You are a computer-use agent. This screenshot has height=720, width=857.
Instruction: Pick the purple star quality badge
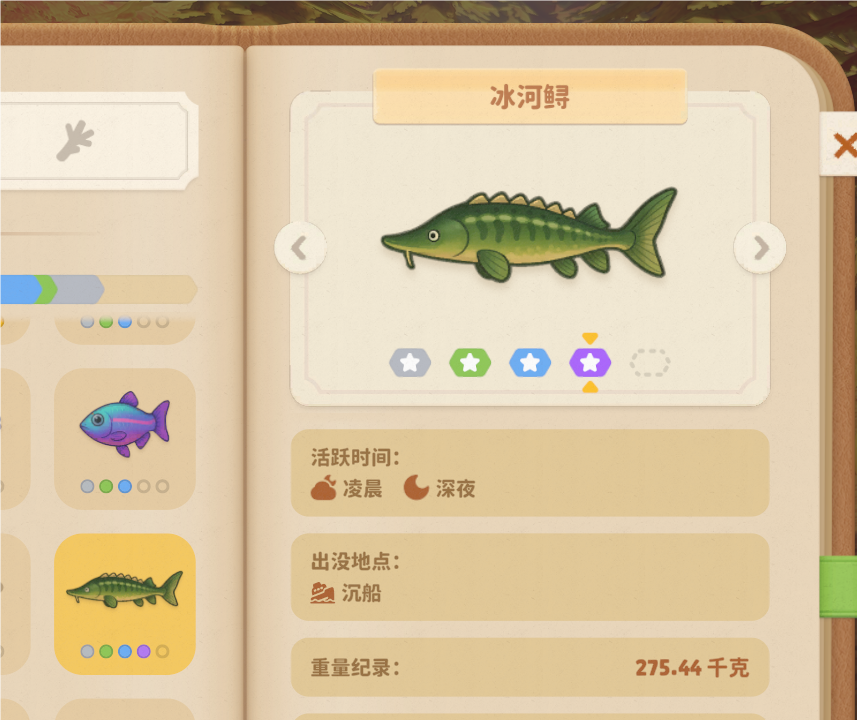590,362
